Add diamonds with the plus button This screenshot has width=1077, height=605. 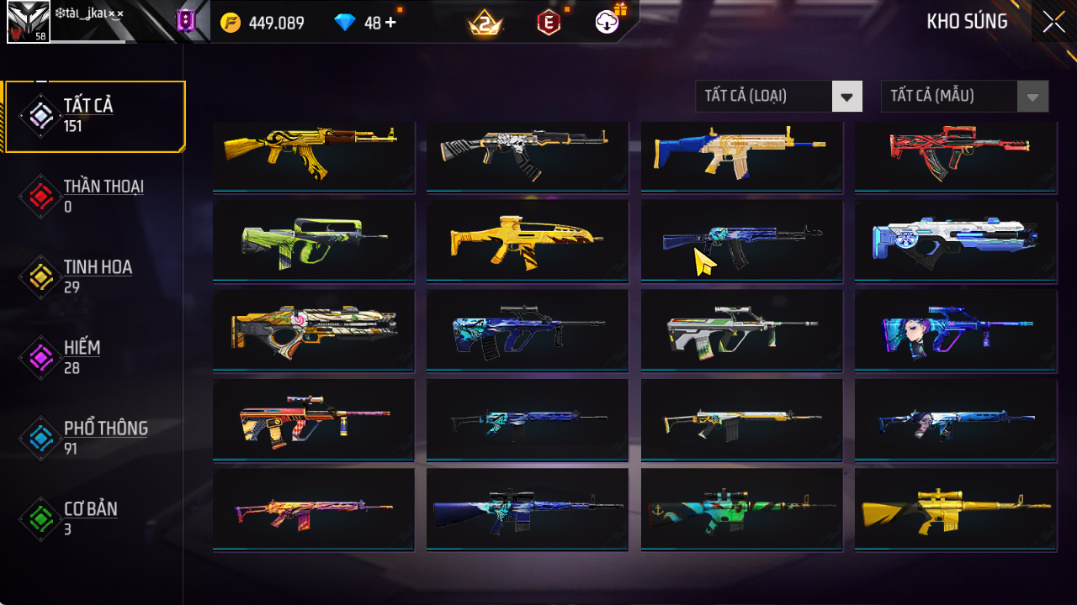click(390, 22)
